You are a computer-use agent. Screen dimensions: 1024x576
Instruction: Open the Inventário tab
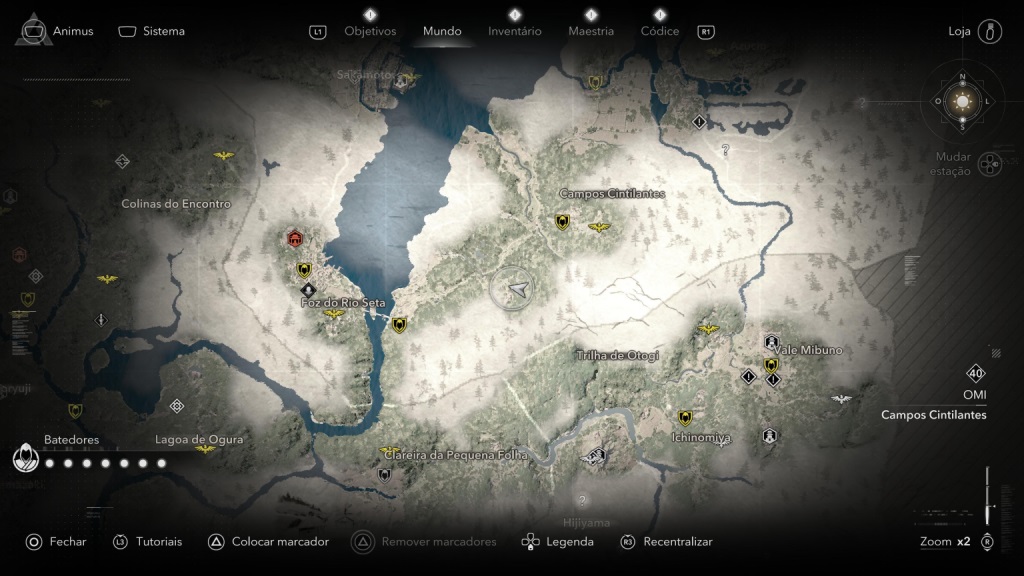pos(514,31)
